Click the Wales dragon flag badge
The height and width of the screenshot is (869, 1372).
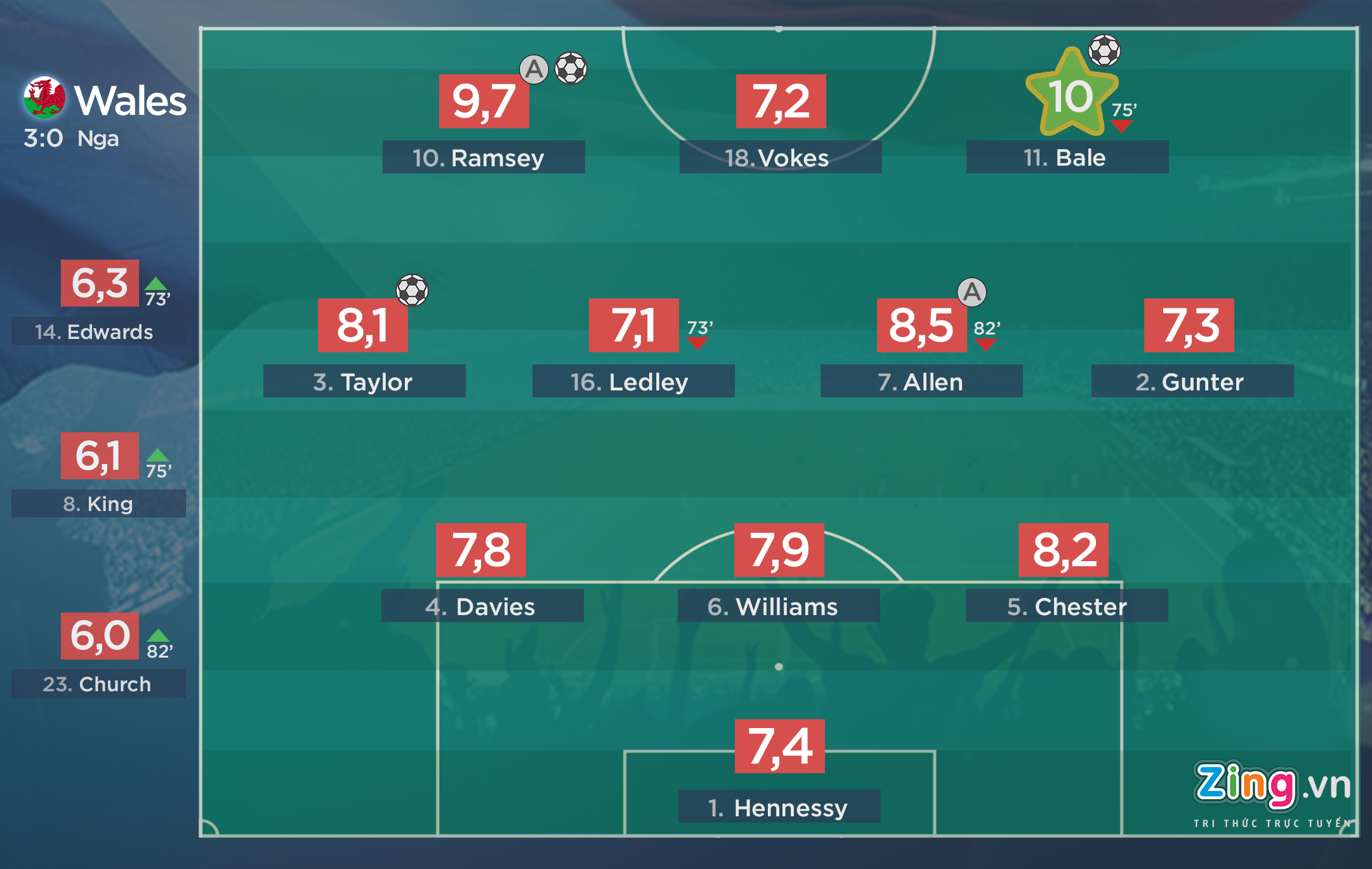click(x=44, y=98)
